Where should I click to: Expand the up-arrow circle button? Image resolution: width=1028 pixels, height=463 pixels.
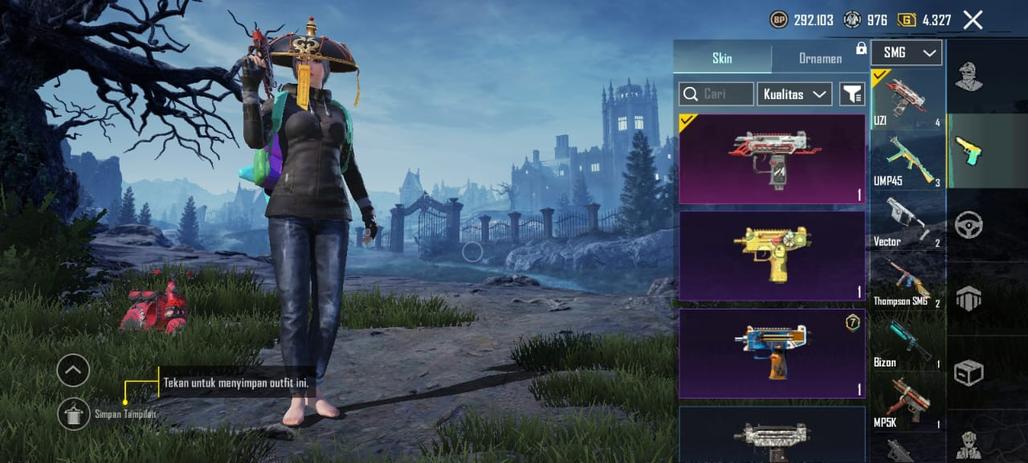pos(73,370)
